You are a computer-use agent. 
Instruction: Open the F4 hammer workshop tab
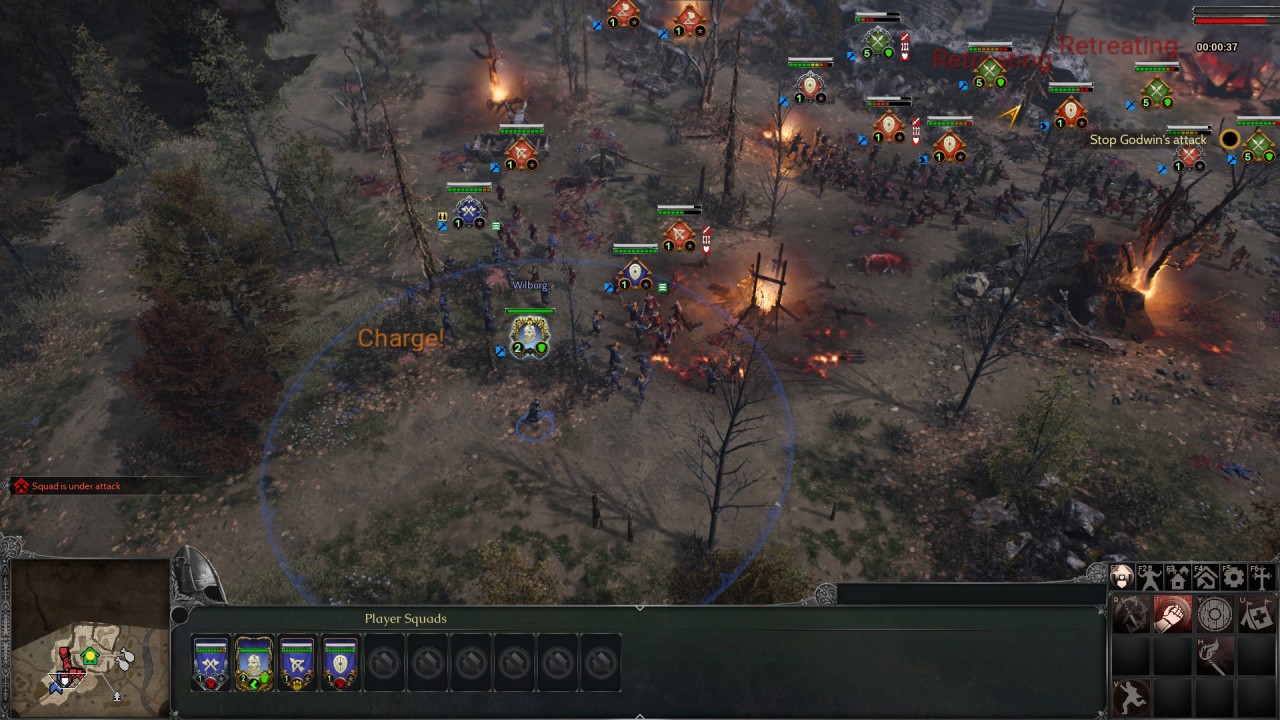[x=1206, y=577]
